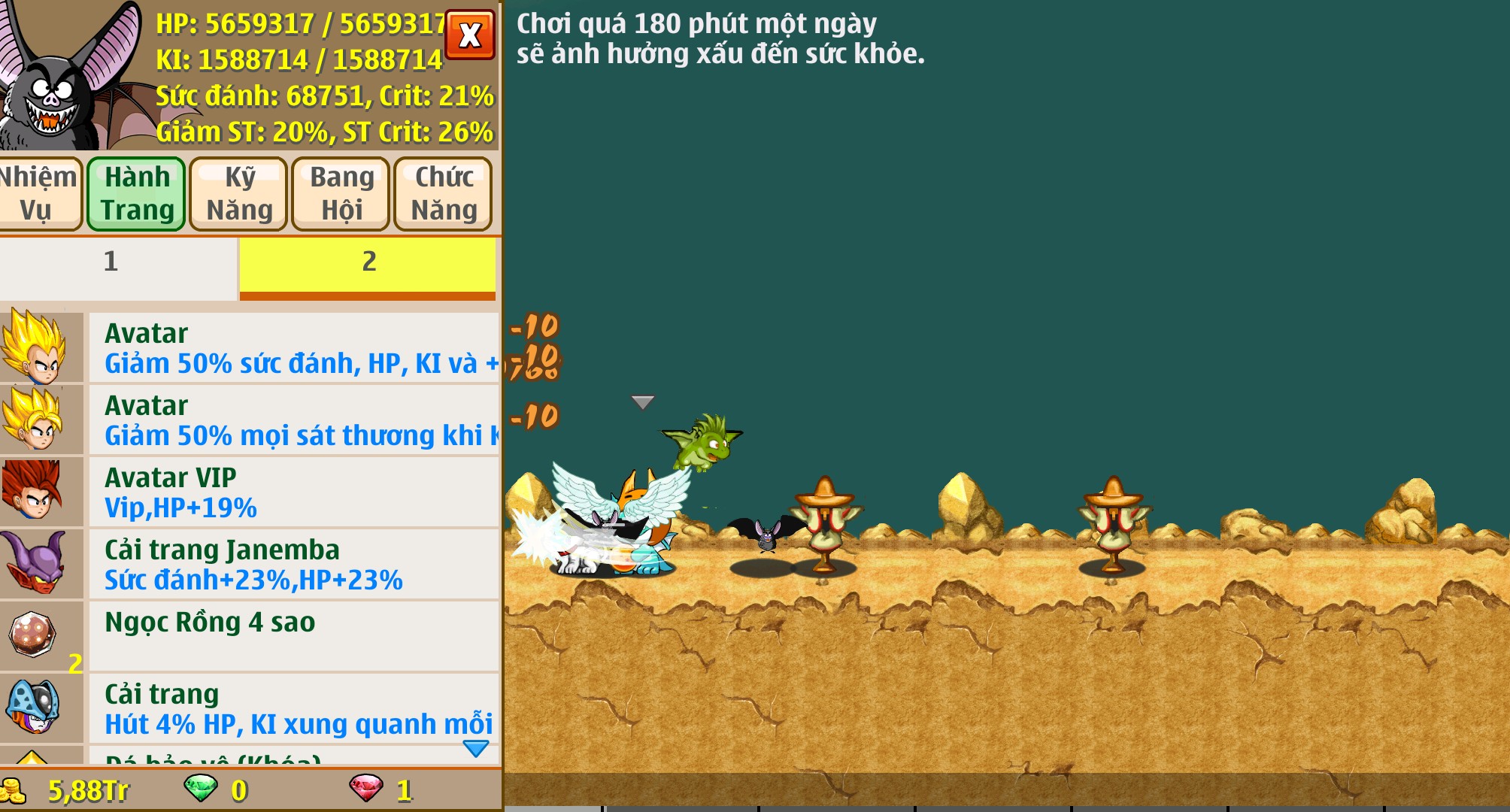Choose the Ngọc Rồng 4 sao item

[293, 636]
